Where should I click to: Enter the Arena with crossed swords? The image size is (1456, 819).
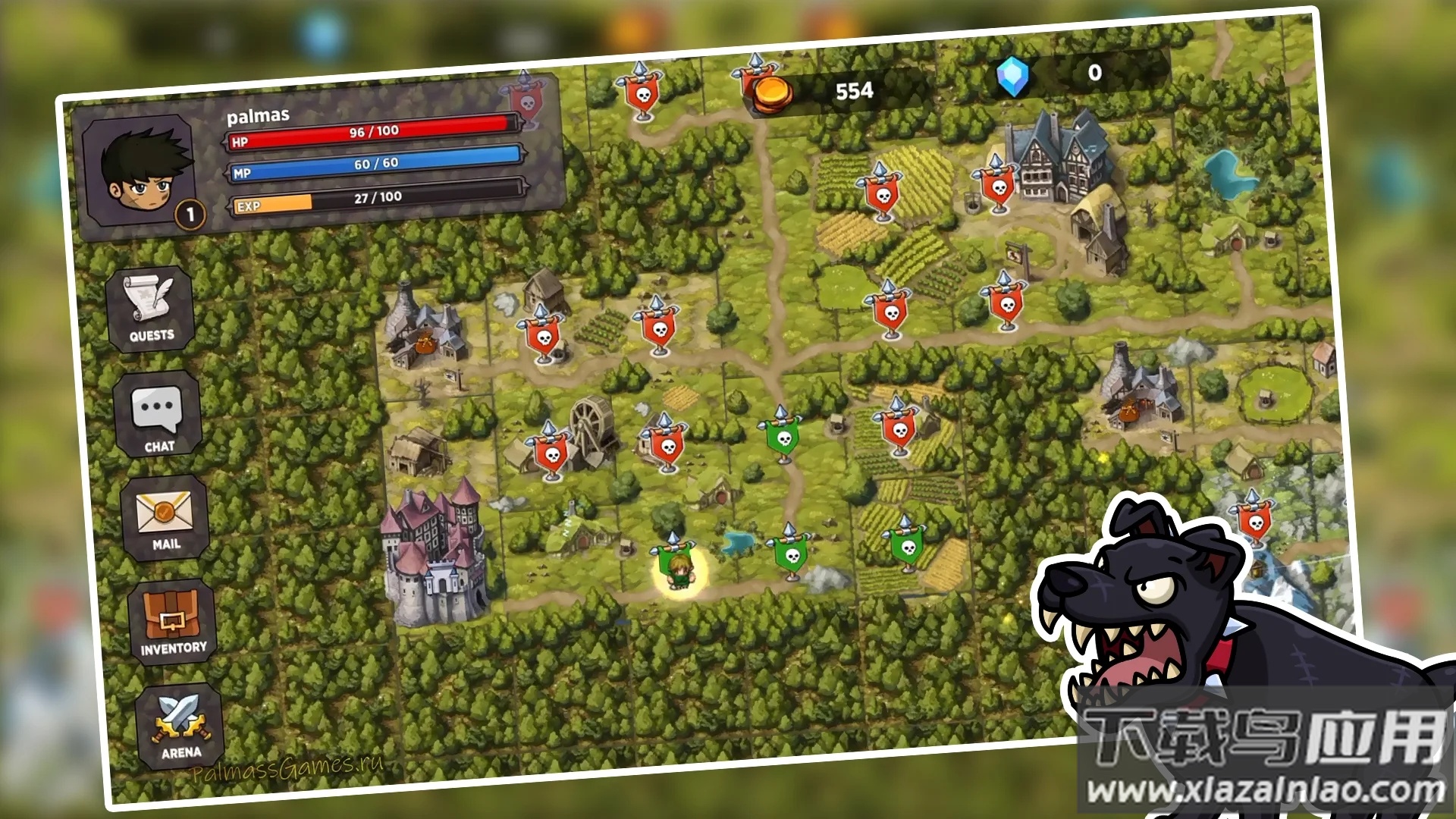pyautogui.click(x=180, y=726)
